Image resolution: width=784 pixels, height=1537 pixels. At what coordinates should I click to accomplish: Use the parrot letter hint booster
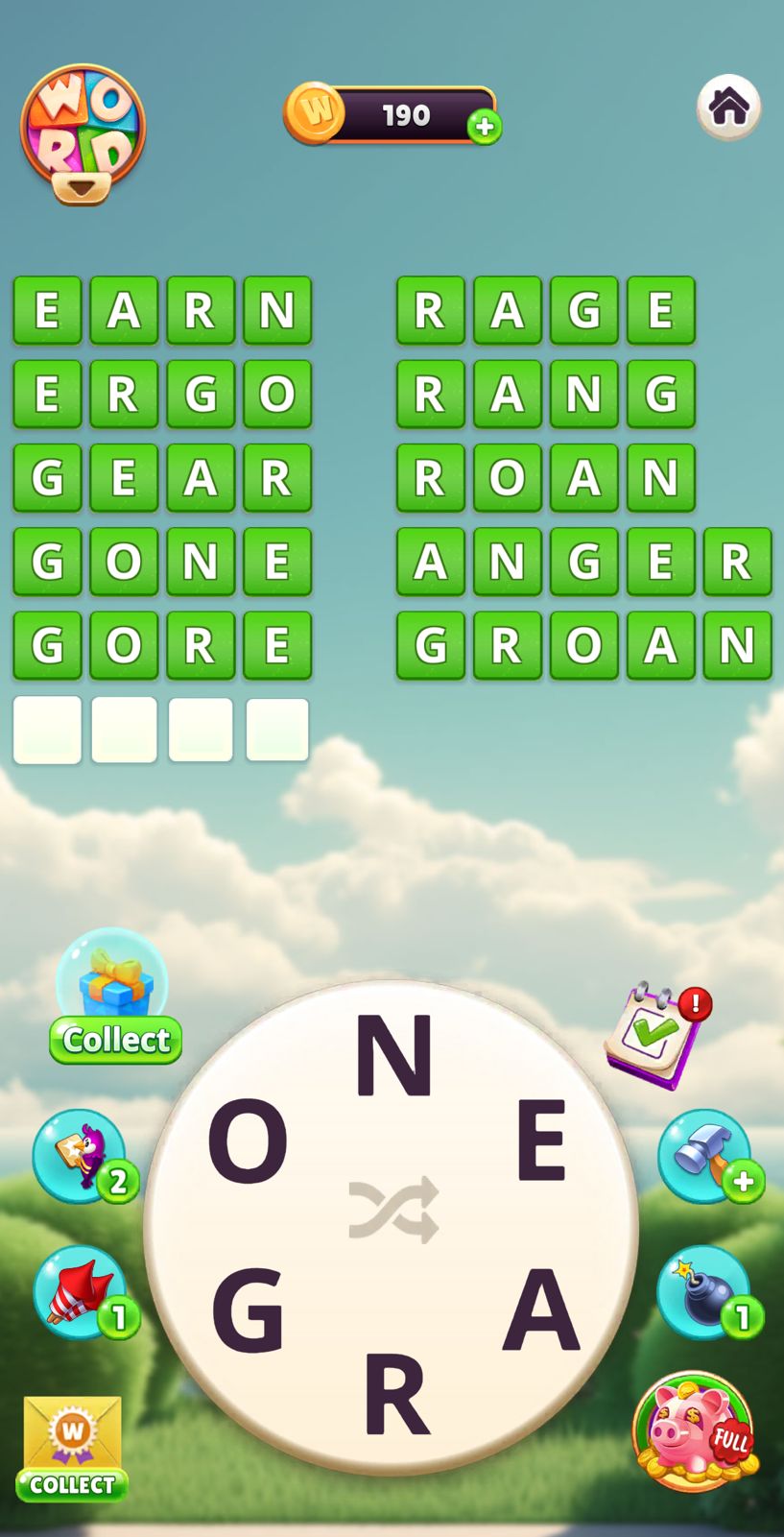82,1155
